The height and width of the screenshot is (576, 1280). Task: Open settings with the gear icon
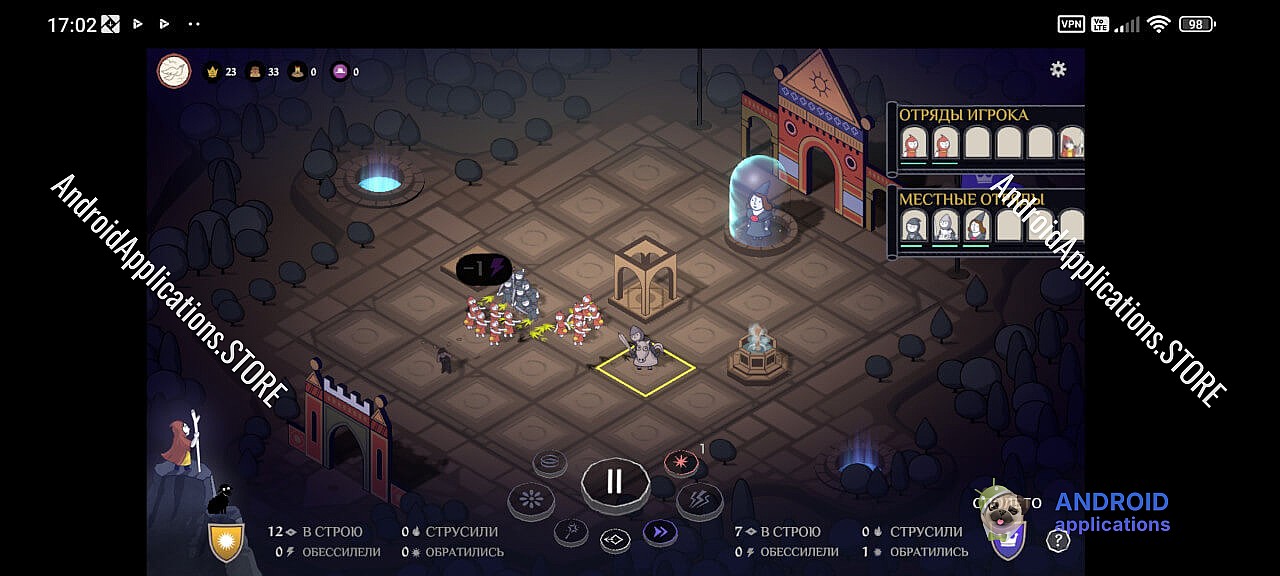point(1057,69)
